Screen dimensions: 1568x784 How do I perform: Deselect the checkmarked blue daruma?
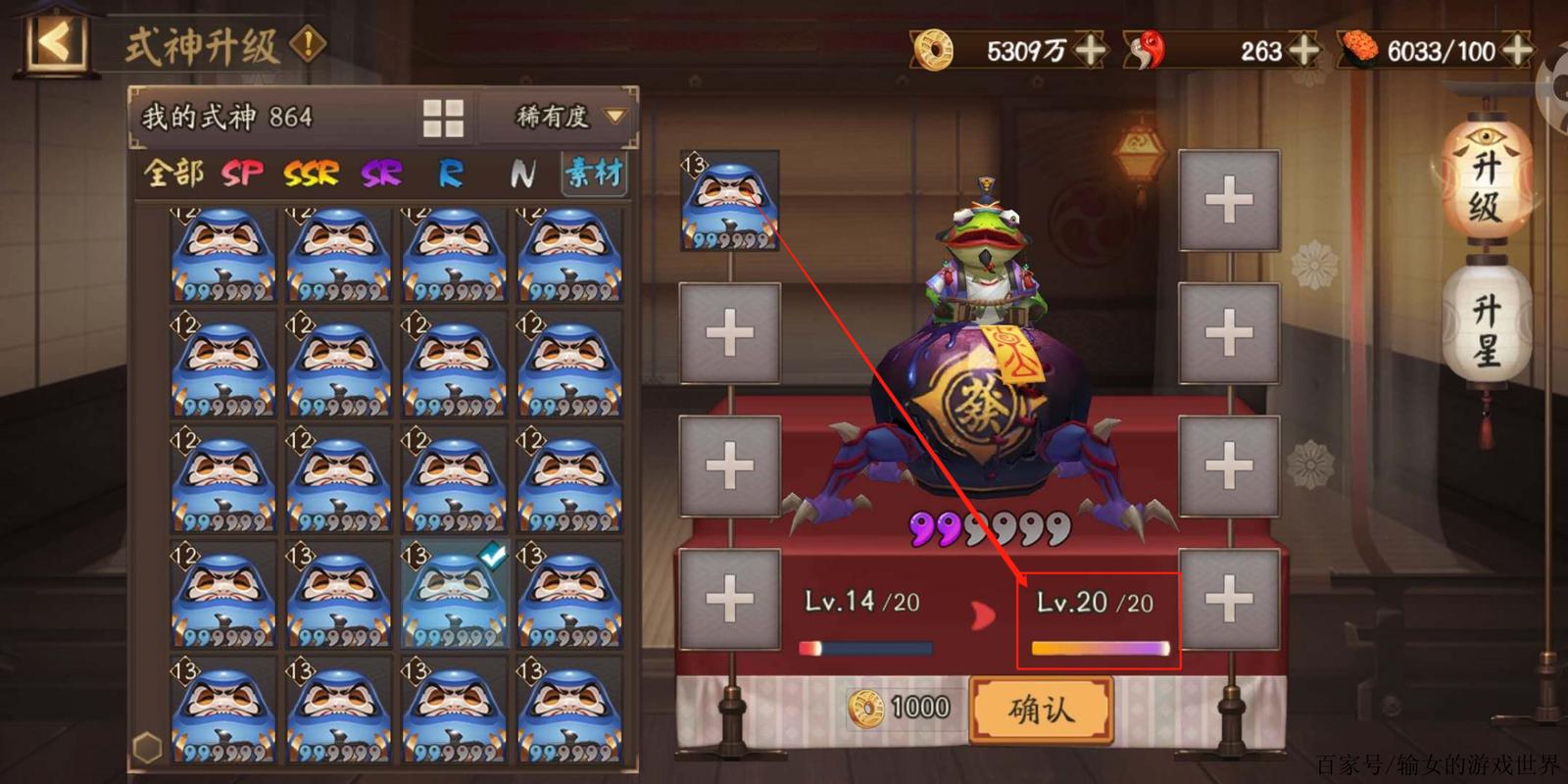(x=454, y=594)
